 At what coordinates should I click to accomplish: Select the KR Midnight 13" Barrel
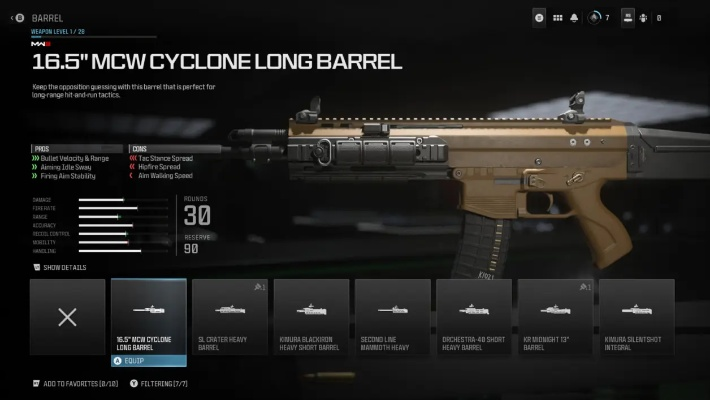pyautogui.click(x=555, y=317)
